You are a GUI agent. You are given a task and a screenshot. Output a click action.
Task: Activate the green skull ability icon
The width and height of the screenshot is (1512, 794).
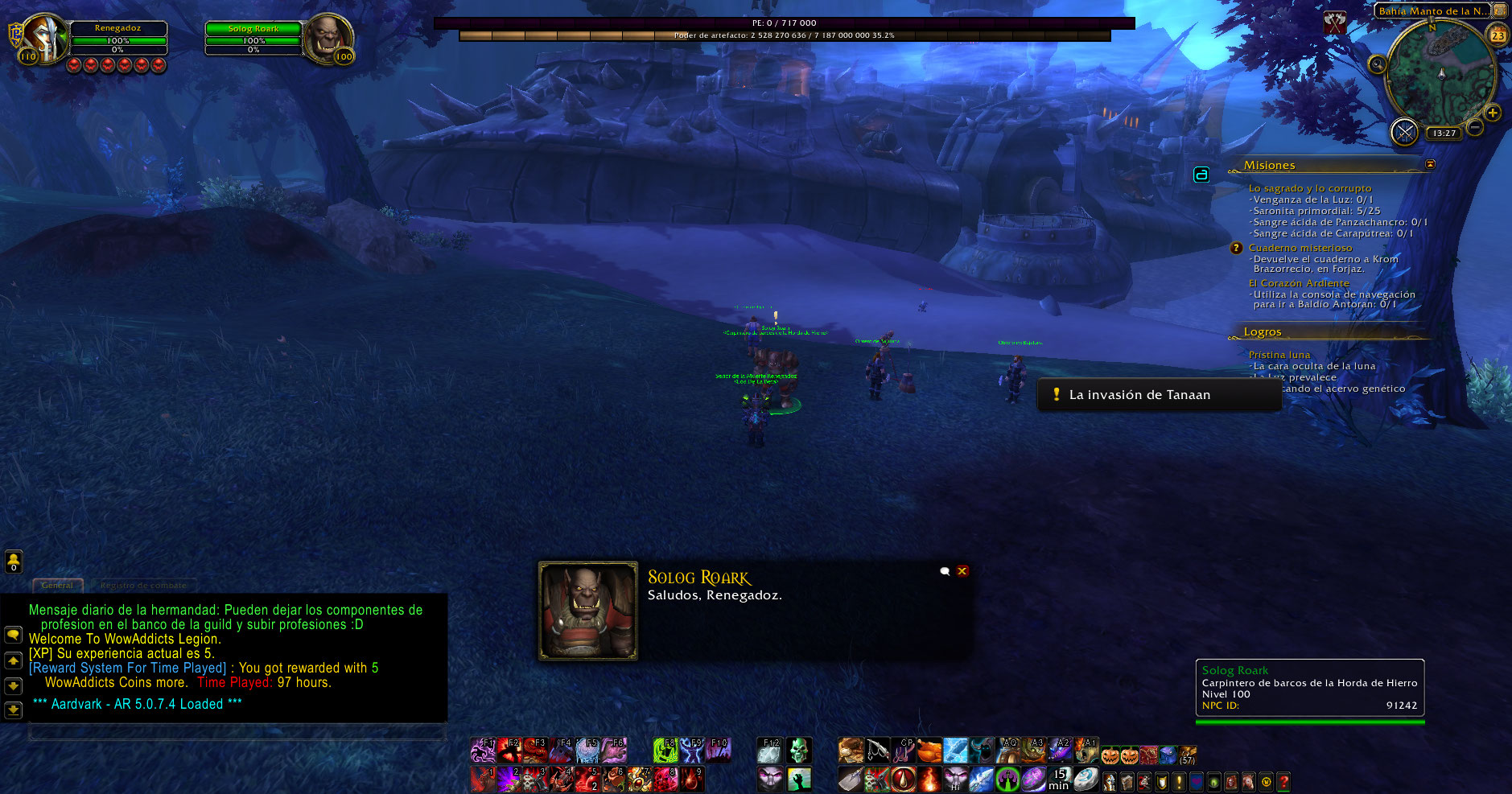pyautogui.click(x=798, y=751)
